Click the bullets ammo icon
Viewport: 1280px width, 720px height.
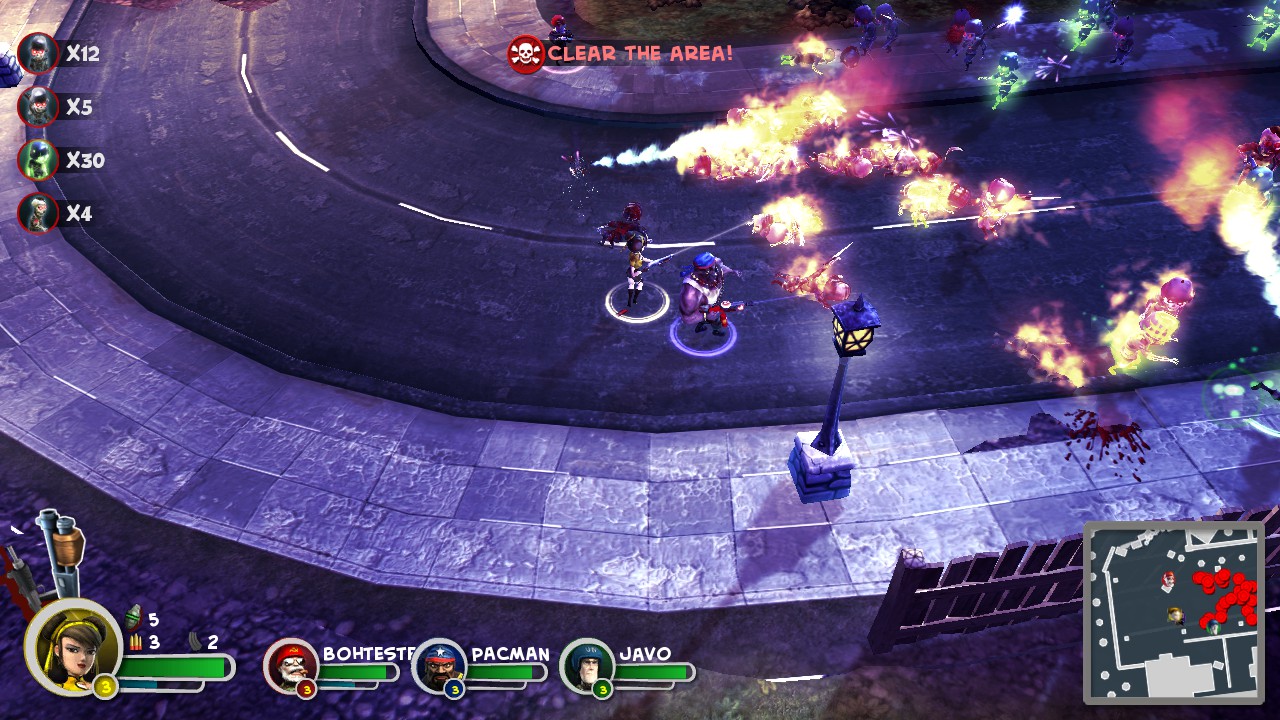(x=135, y=642)
